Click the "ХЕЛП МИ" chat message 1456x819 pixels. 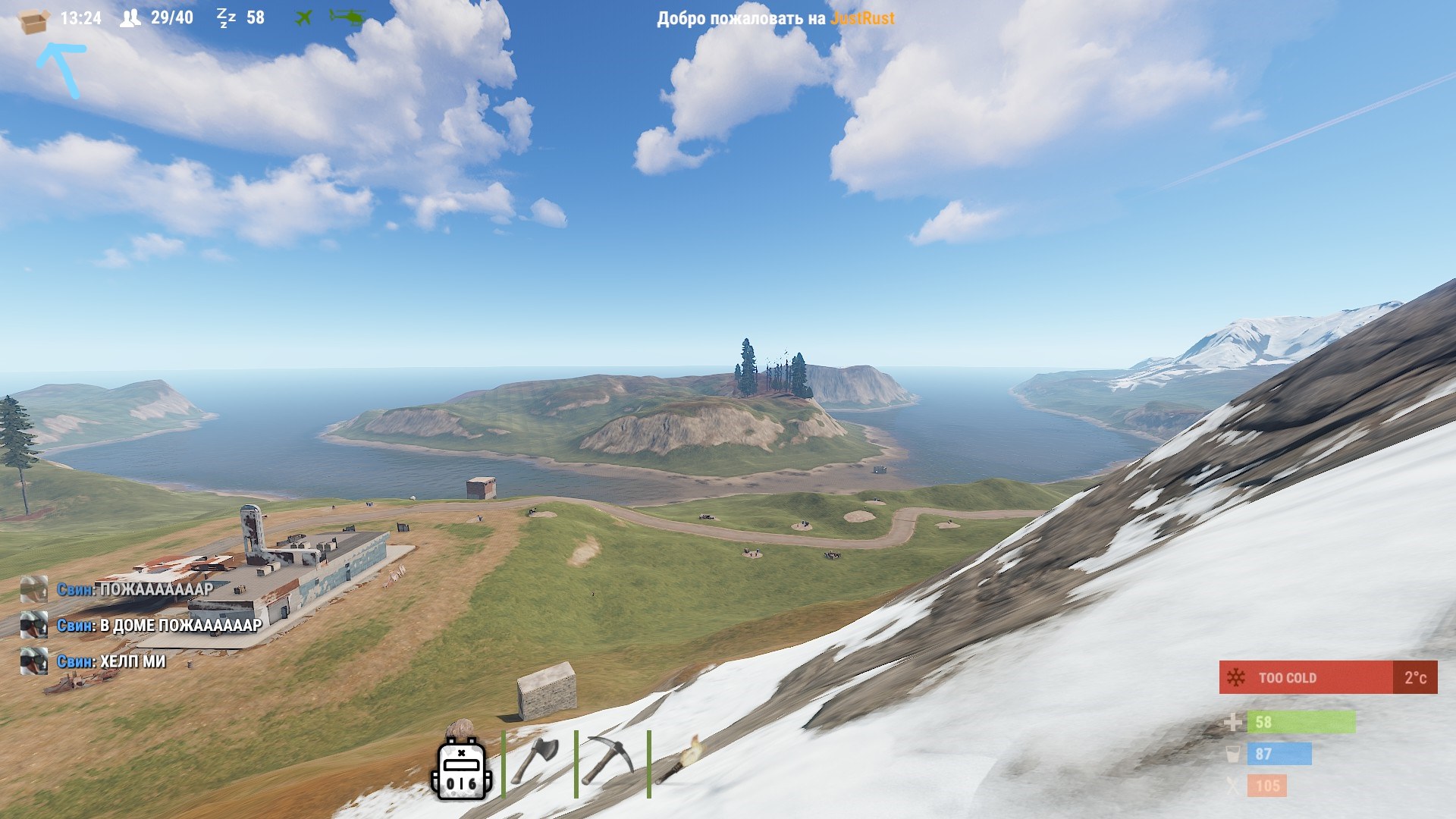[133, 662]
